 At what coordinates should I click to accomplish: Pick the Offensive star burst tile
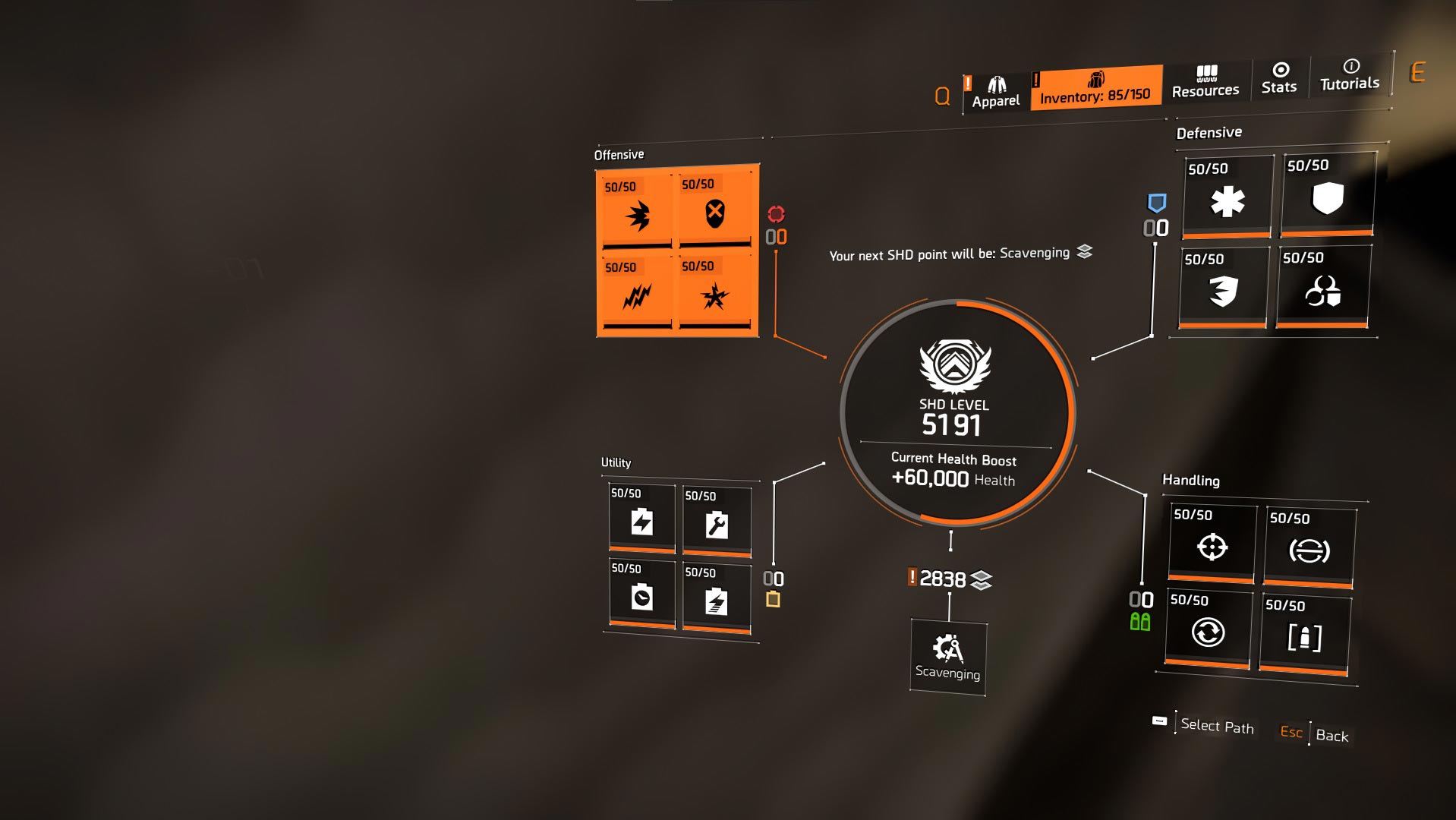714,293
